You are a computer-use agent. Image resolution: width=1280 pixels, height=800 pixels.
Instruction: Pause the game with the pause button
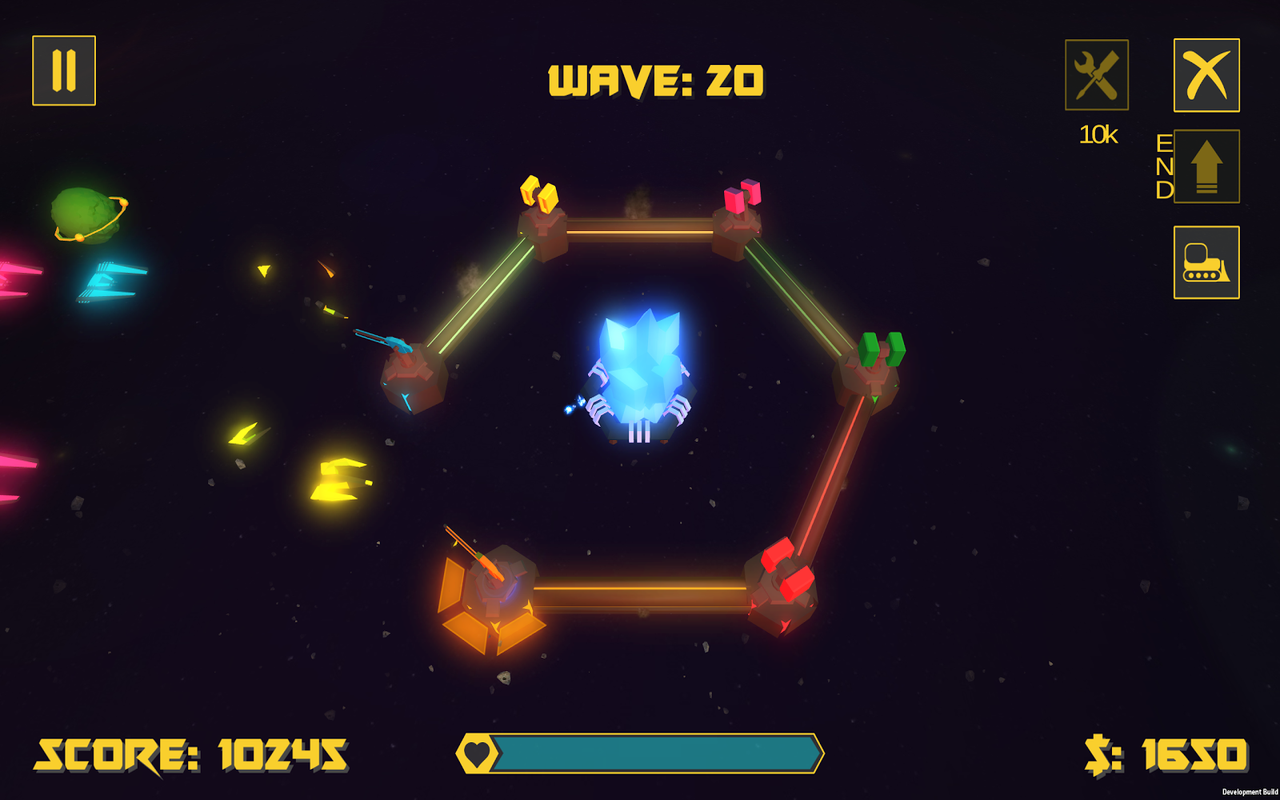click(x=64, y=71)
